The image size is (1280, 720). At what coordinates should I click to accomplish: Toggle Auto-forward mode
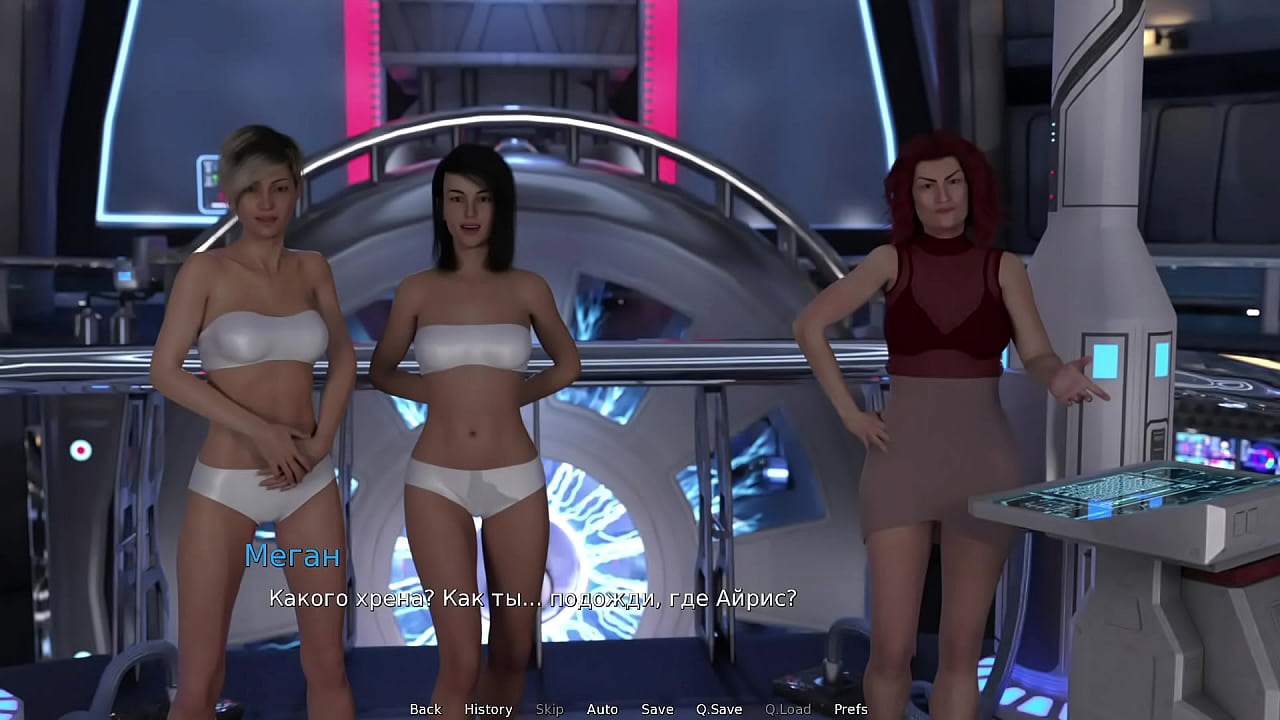tap(602, 709)
